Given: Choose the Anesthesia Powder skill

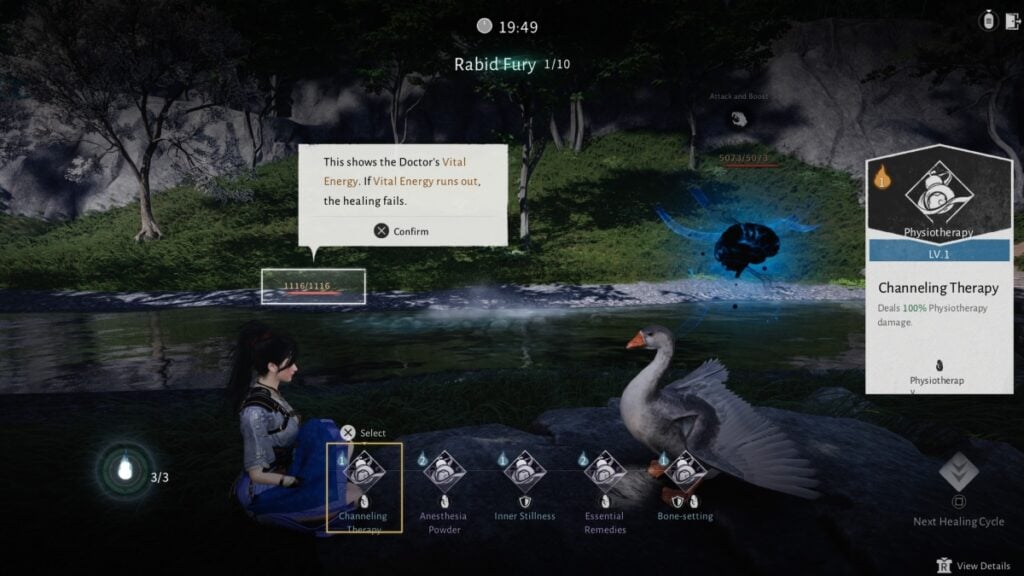Looking at the screenshot, I should point(444,472).
